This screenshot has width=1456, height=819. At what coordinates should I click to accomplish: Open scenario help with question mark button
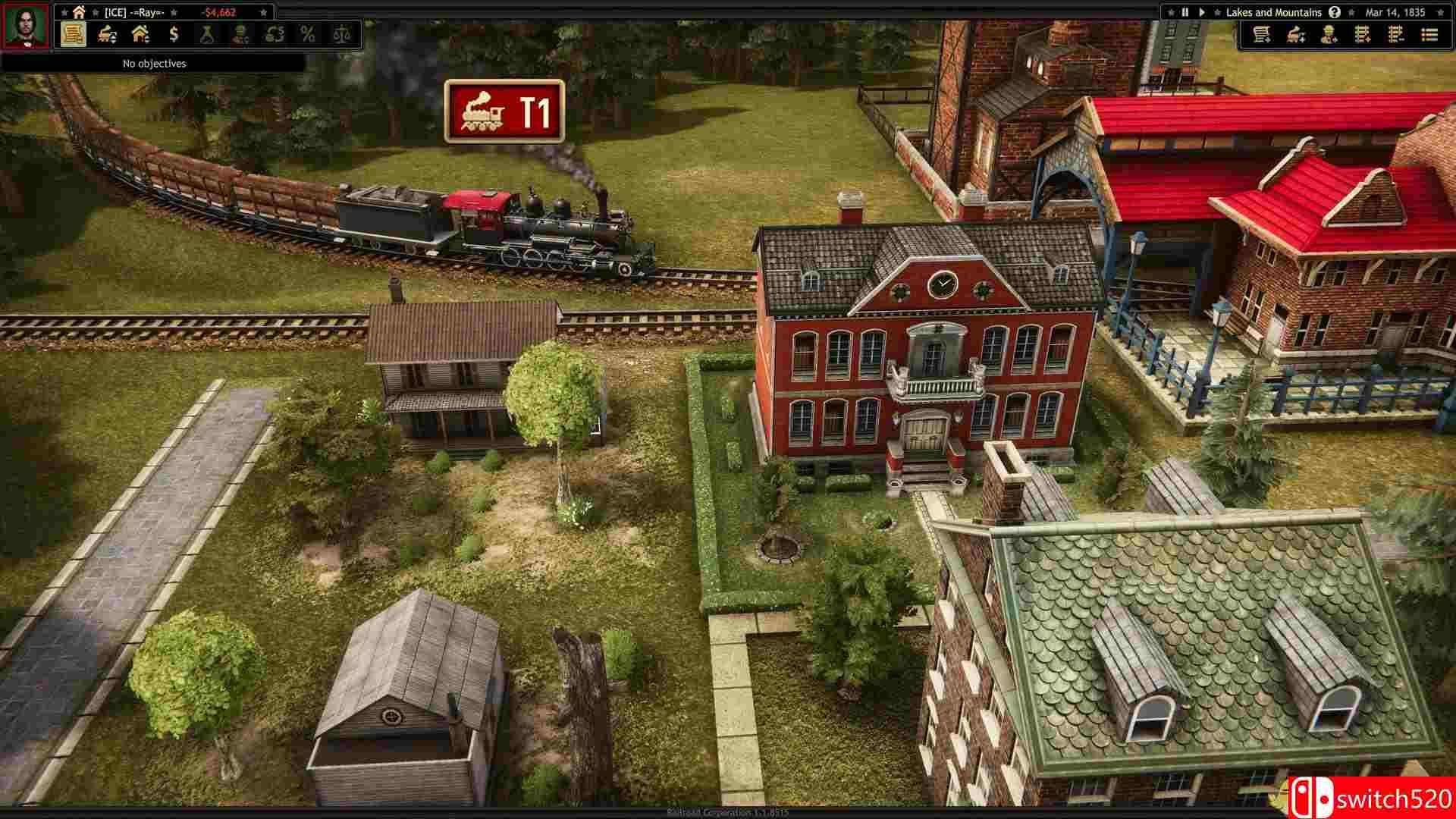coord(1334,12)
